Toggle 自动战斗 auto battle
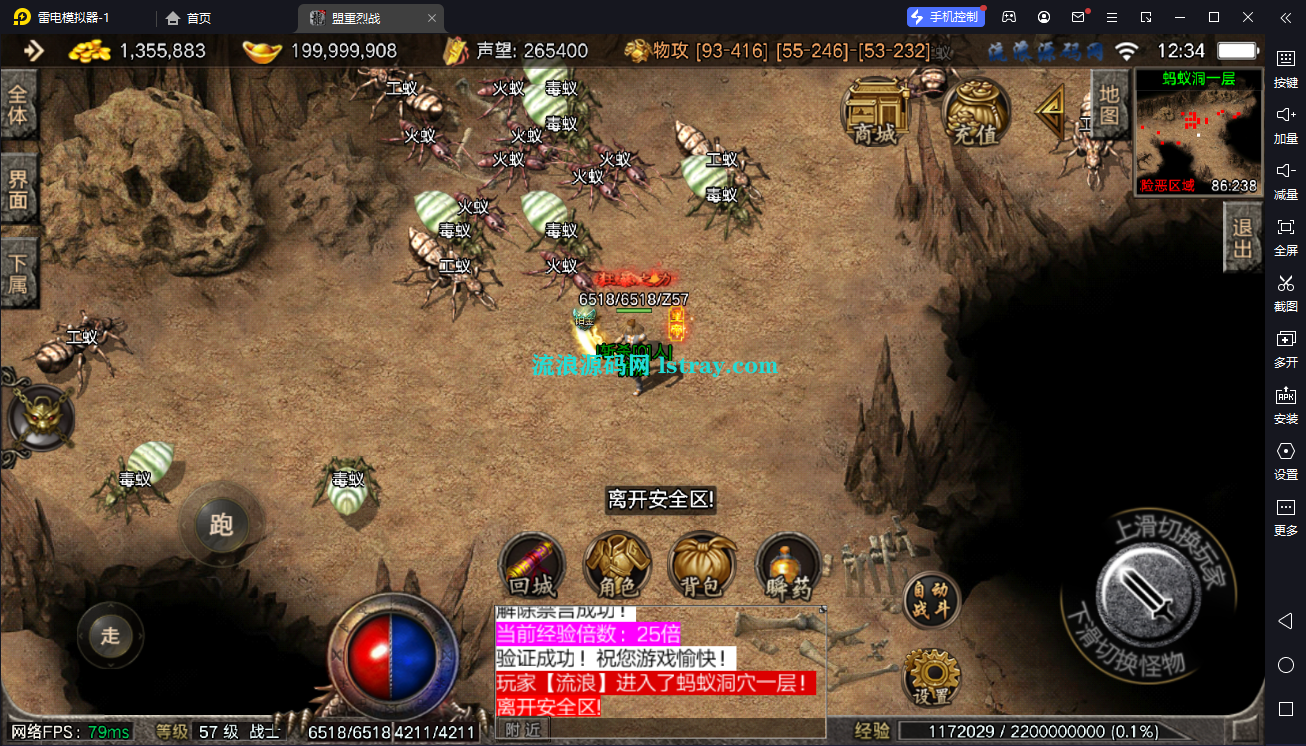The height and width of the screenshot is (746, 1306). (932, 601)
